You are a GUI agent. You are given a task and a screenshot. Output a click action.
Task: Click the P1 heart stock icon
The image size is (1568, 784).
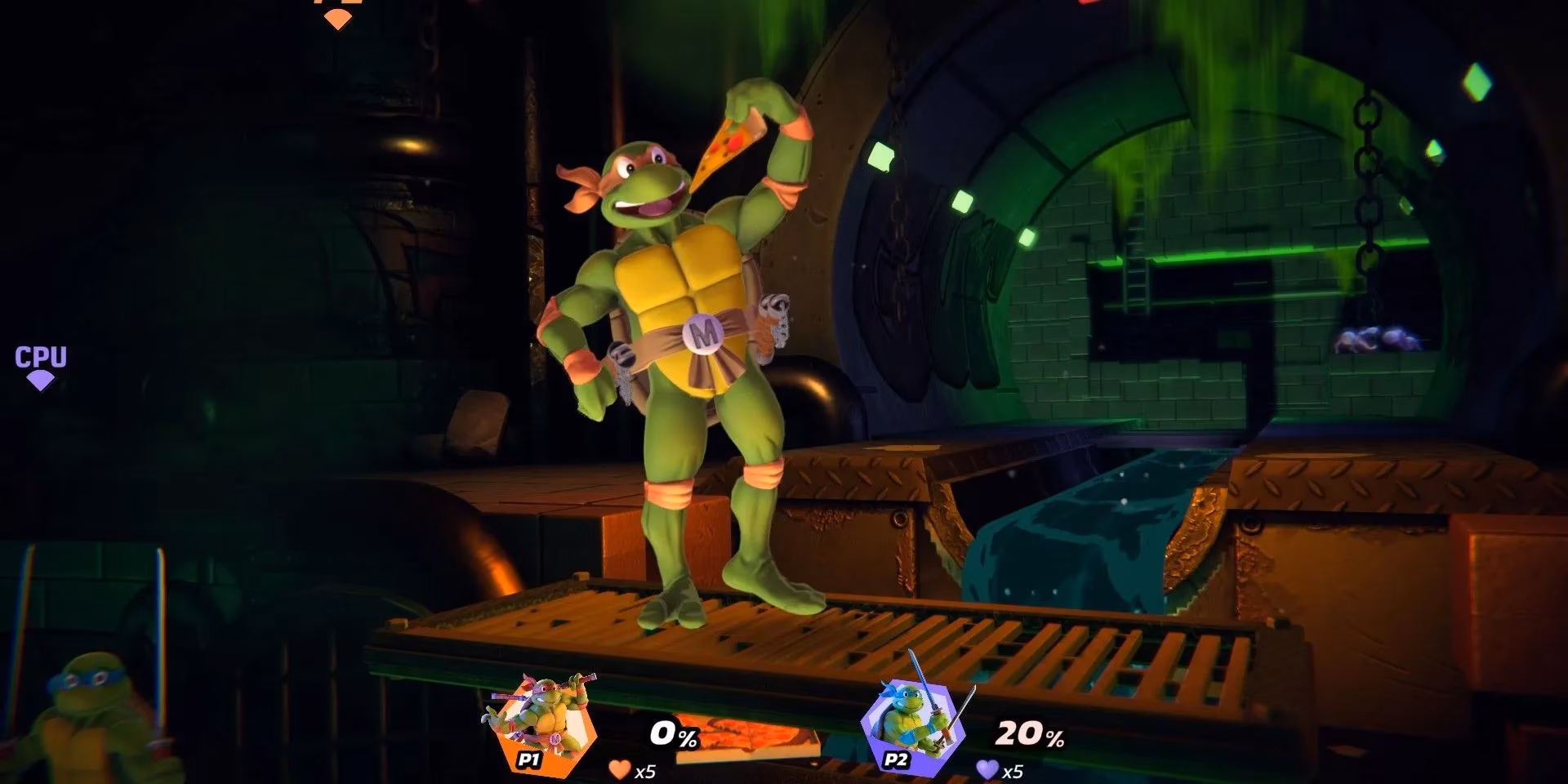(x=618, y=768)
